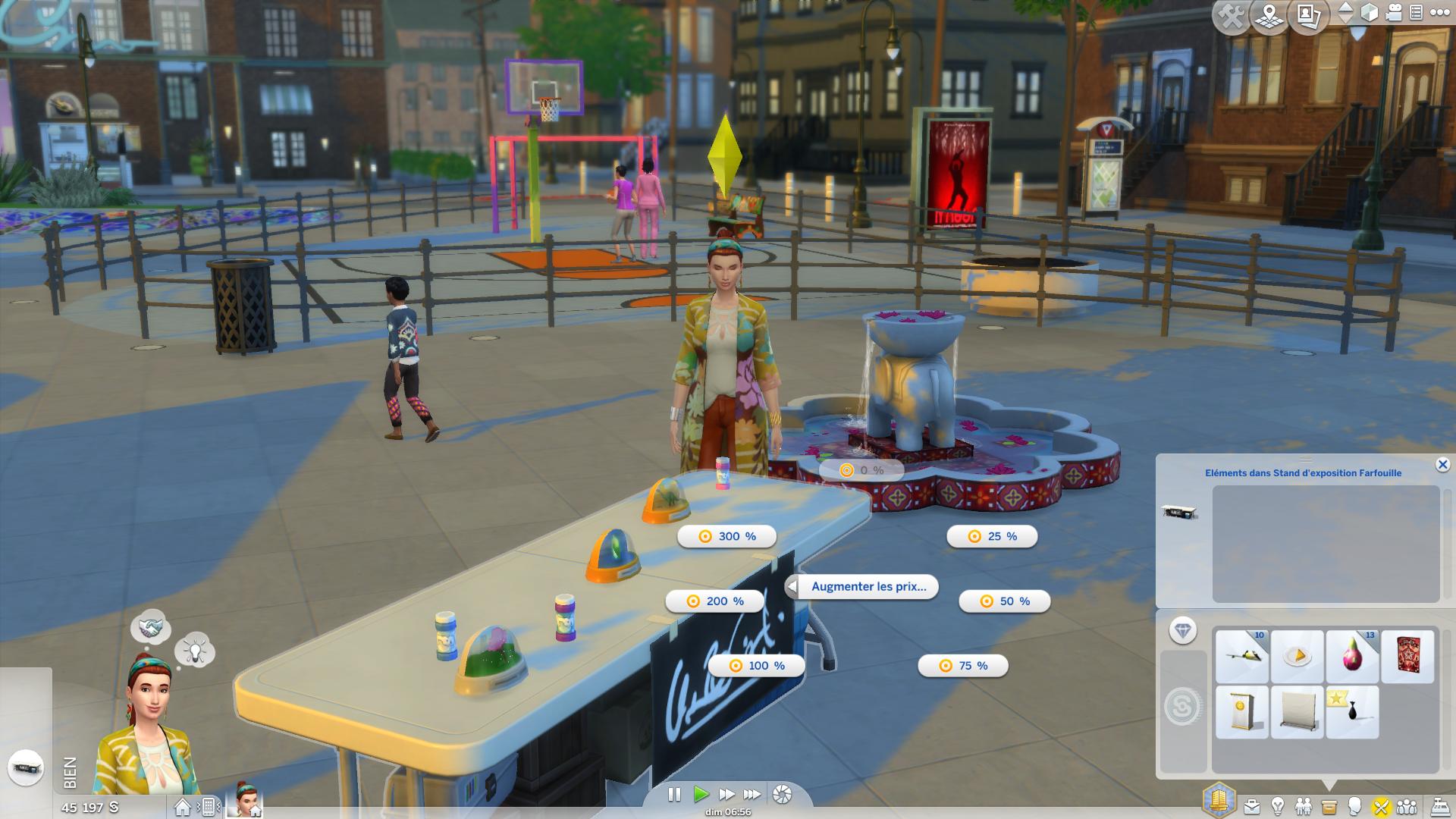Open build mode with hammer and wrench
Image resolution: width=1456 pixels, height=819 pixels.
tap(1232, 16)
